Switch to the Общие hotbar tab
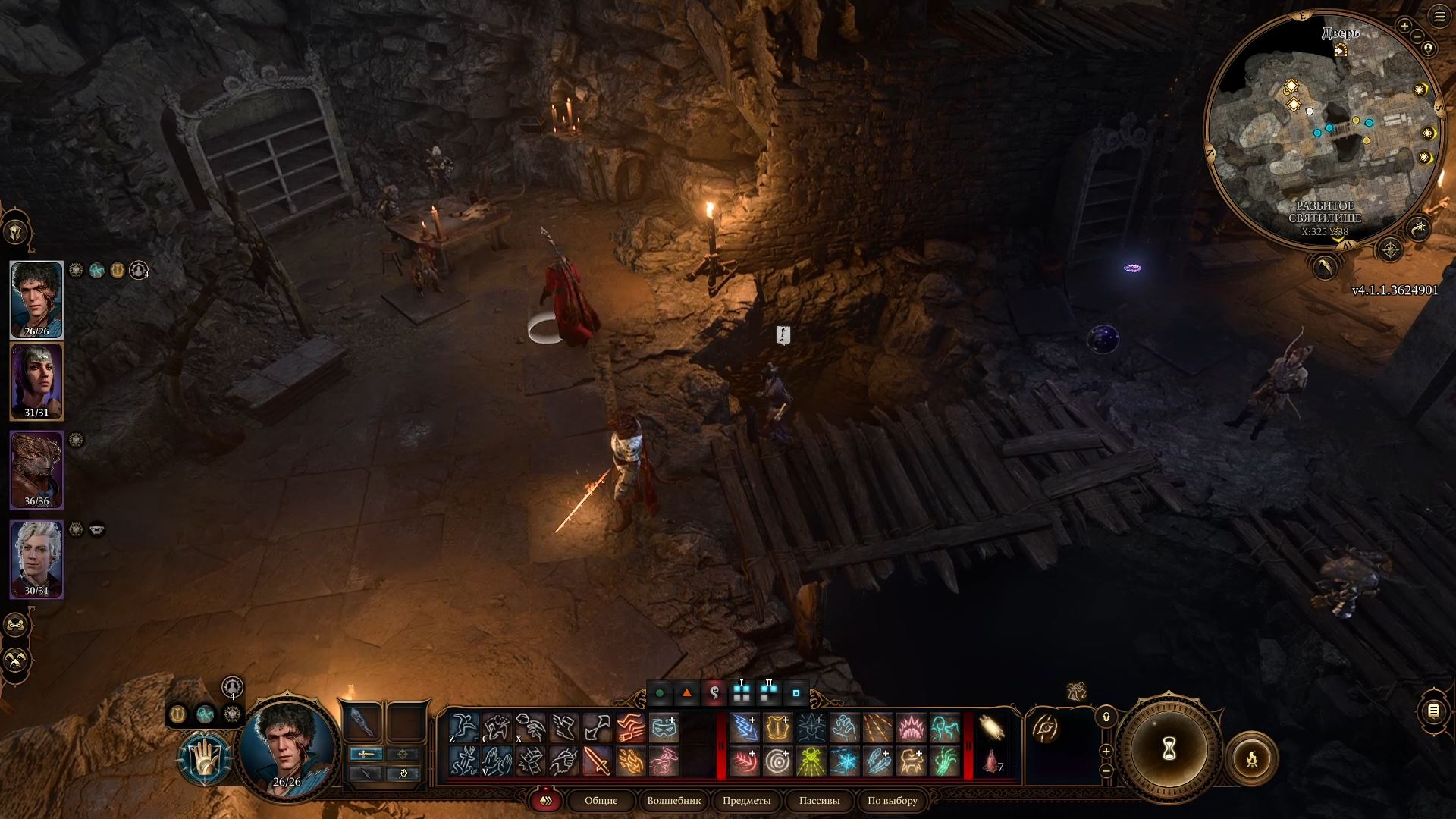 click(601, 801)
